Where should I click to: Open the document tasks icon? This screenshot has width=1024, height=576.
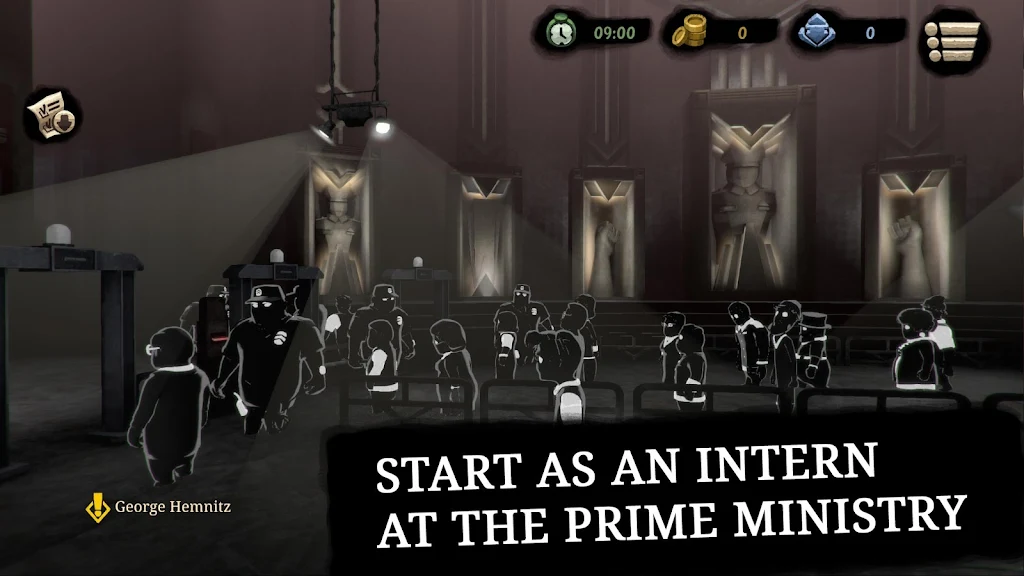pyautogui.click(x=53, y=116)
